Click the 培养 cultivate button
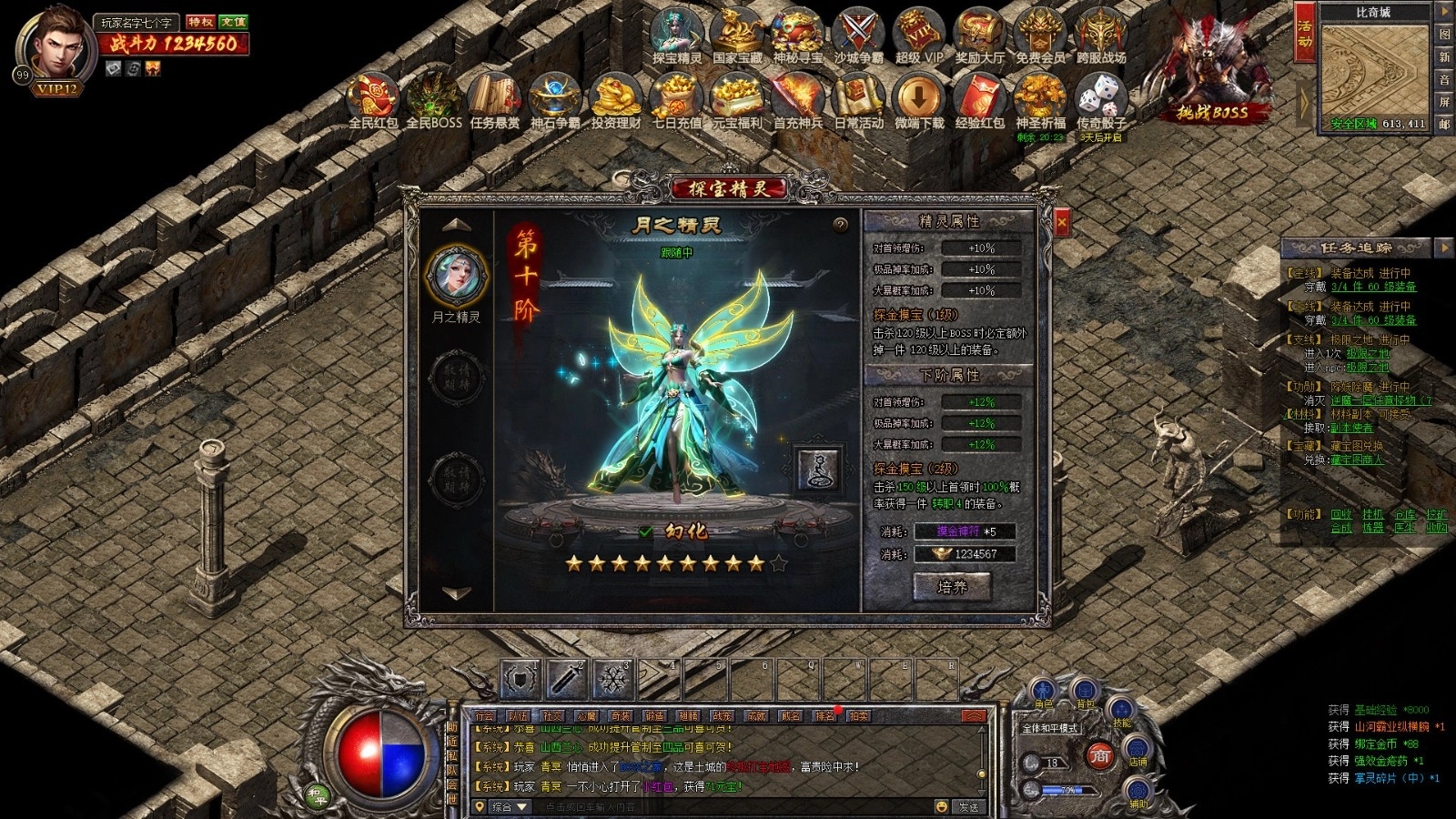Image resolution: width=1456 pixels, height=819 pixels. click(x=952, y=587)
